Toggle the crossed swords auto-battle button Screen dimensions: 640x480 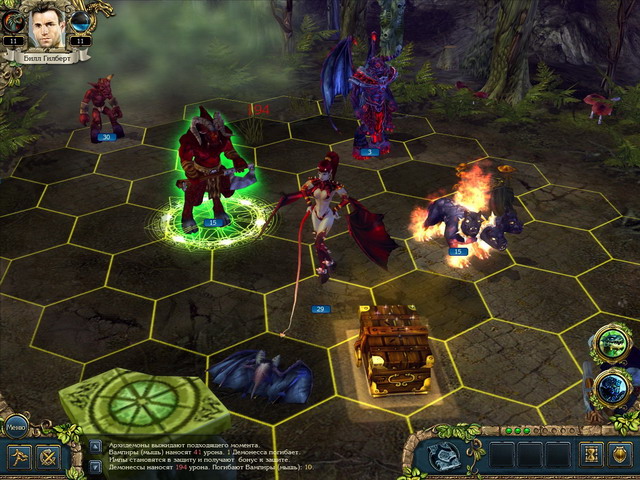click(49, 458)
